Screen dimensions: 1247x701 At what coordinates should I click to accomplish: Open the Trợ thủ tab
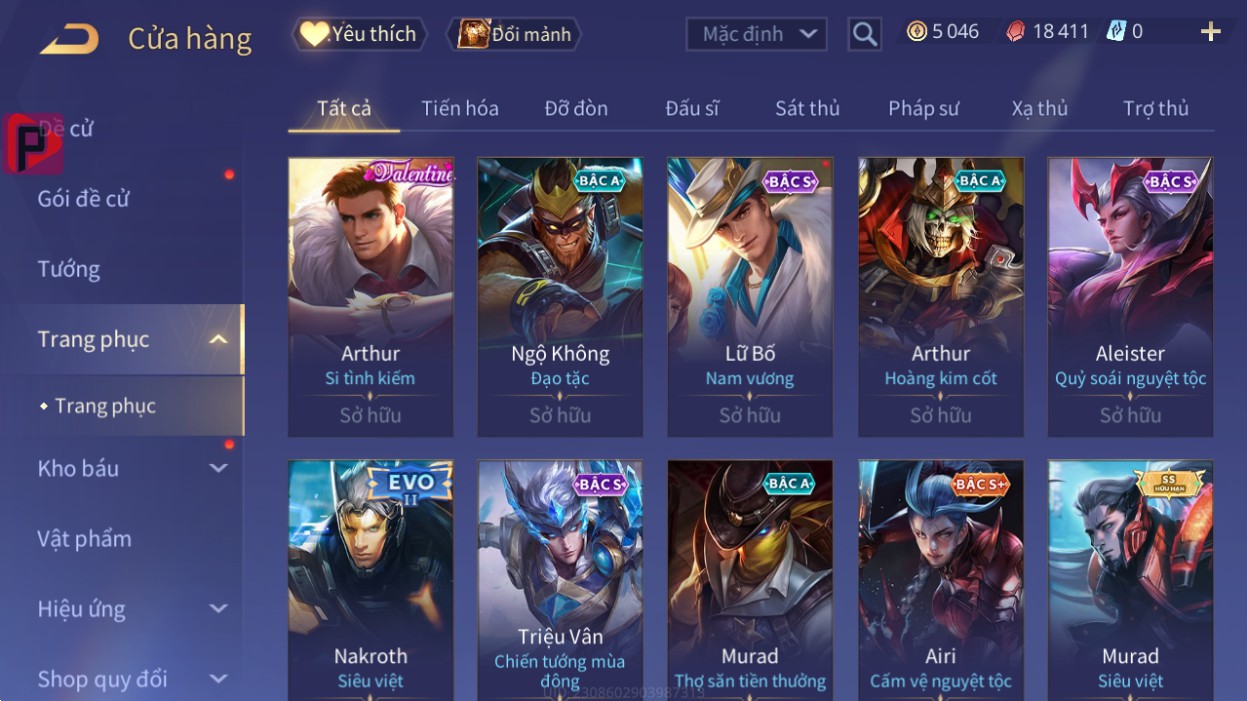(1155, 108)
